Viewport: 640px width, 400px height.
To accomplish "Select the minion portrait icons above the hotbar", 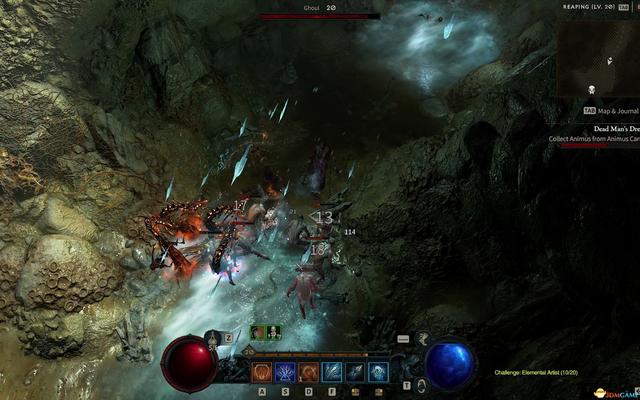I will click(x=266, y=332).
